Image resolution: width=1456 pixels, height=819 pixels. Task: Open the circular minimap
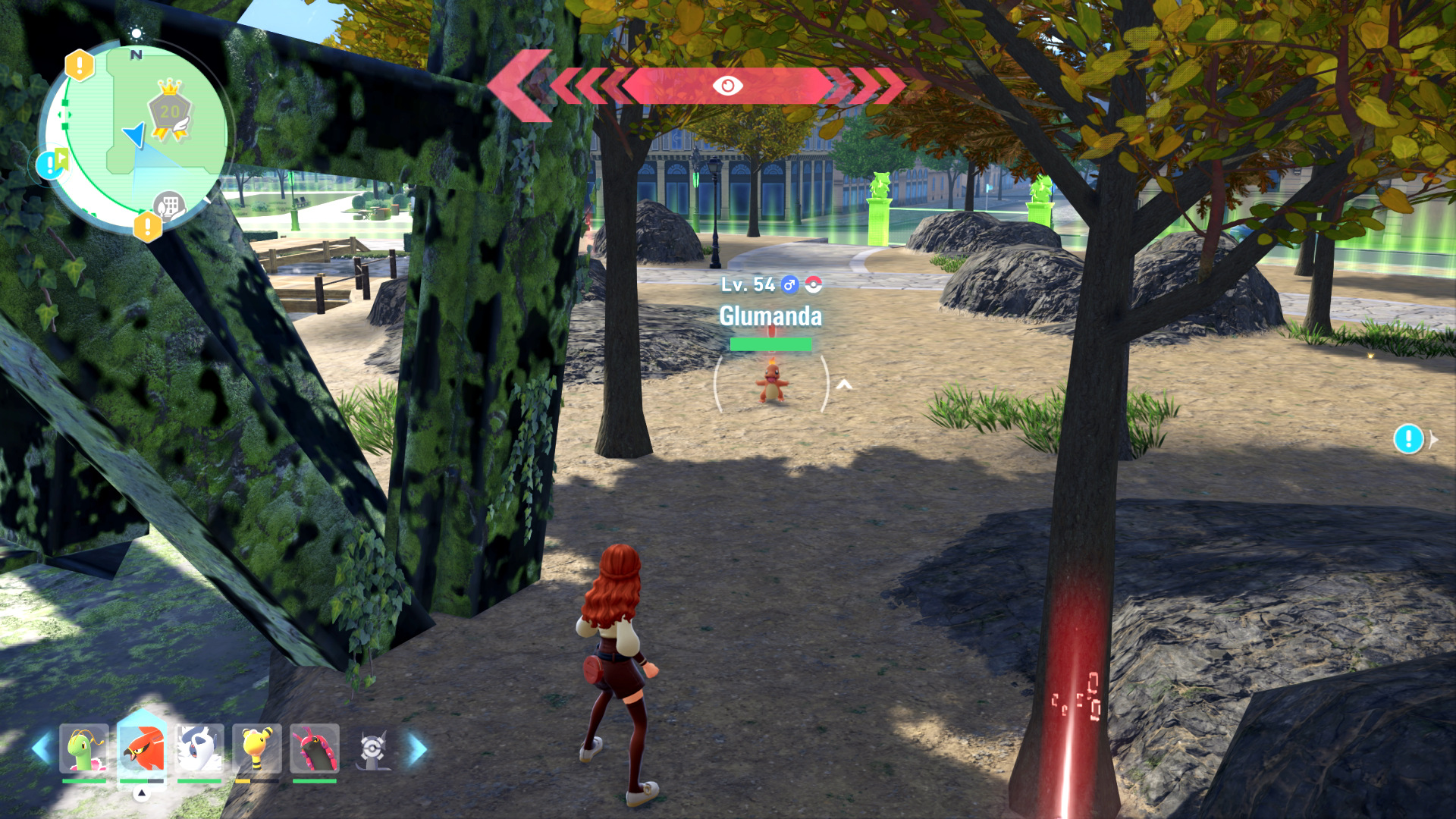pos(135,136)
